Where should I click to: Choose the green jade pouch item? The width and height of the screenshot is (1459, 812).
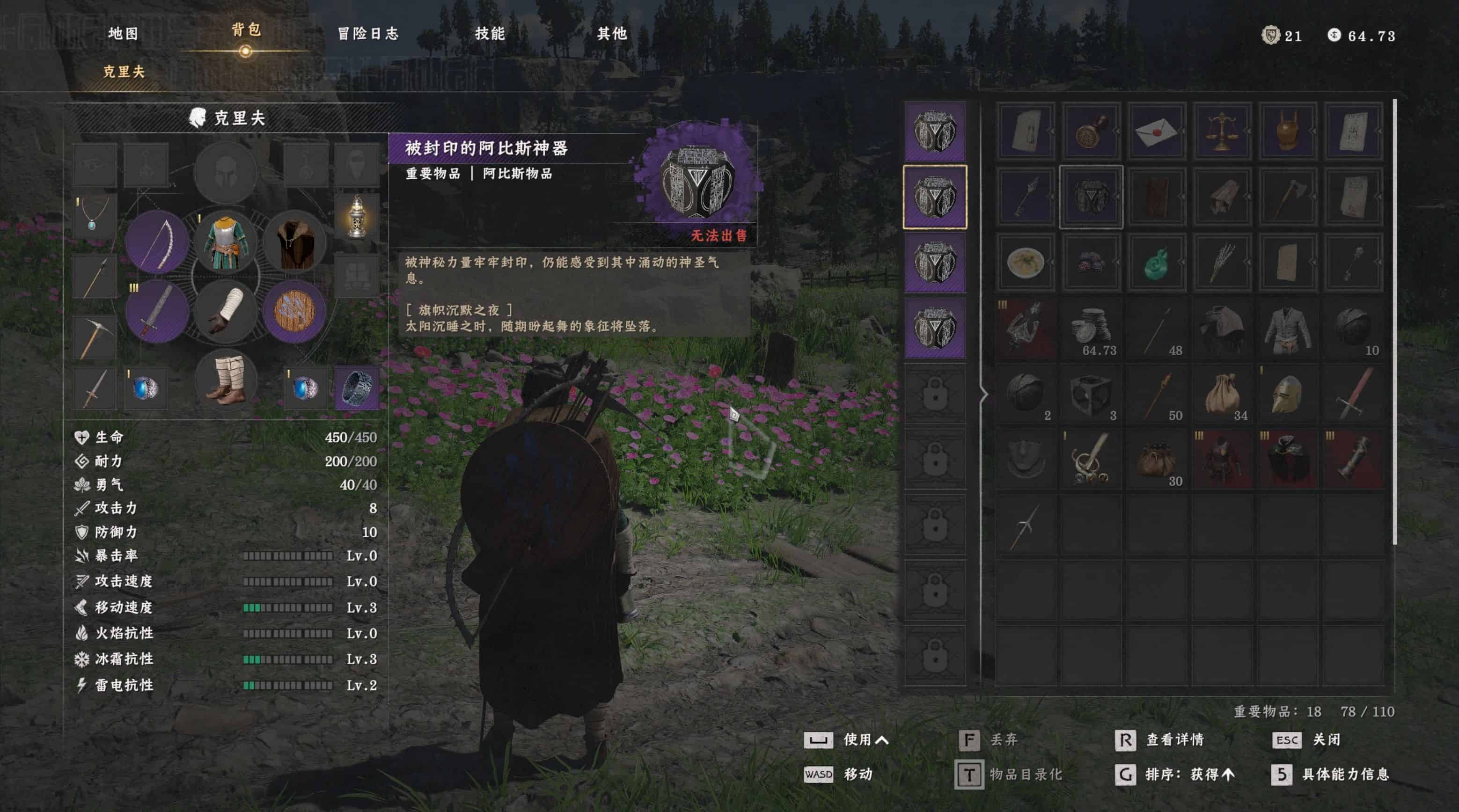(x=1156, y=262)
